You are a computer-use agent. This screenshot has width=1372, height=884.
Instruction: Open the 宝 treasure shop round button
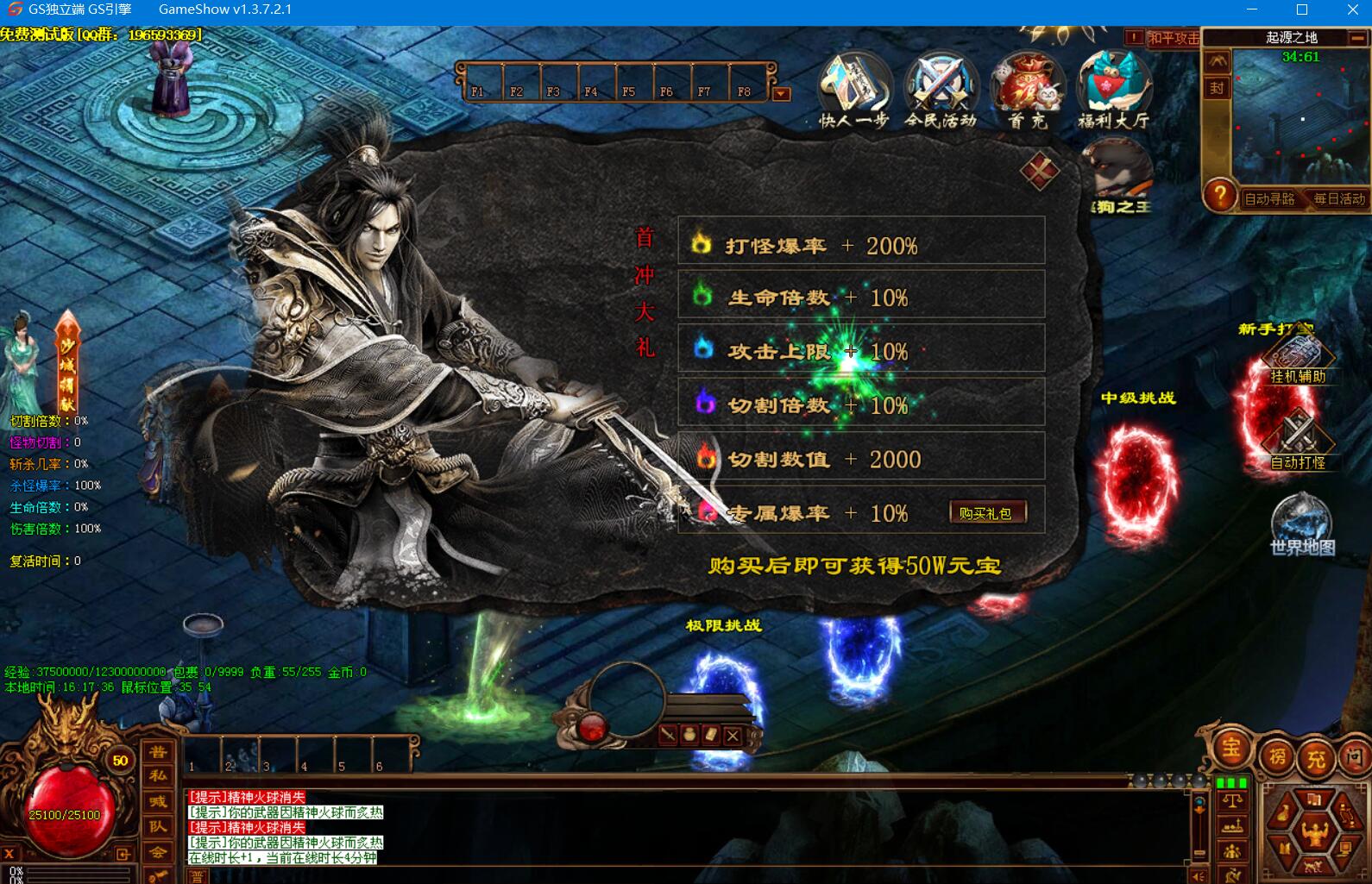point(1231,748)
